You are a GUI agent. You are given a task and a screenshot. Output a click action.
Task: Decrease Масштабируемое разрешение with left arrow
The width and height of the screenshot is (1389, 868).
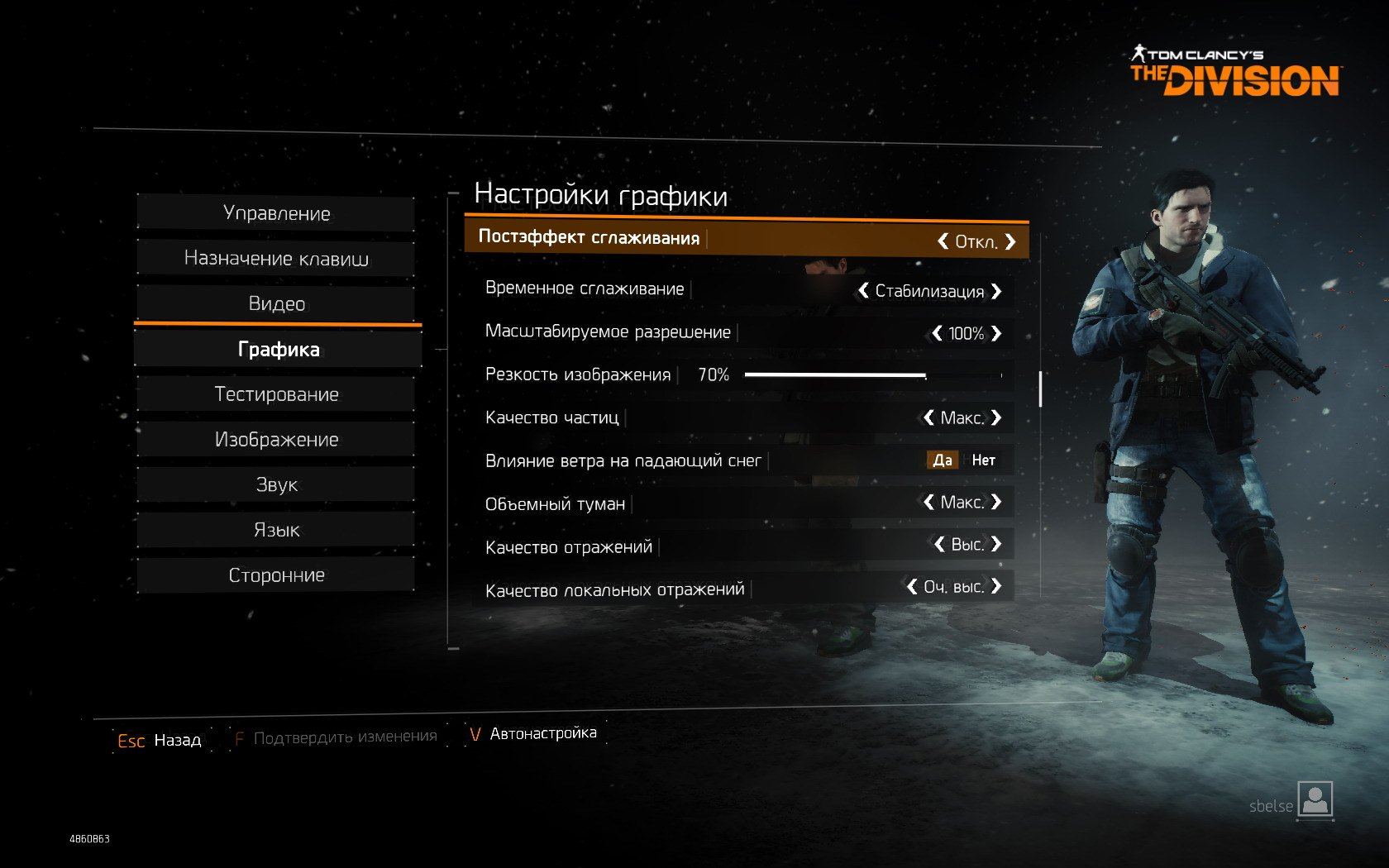[937, 333]
